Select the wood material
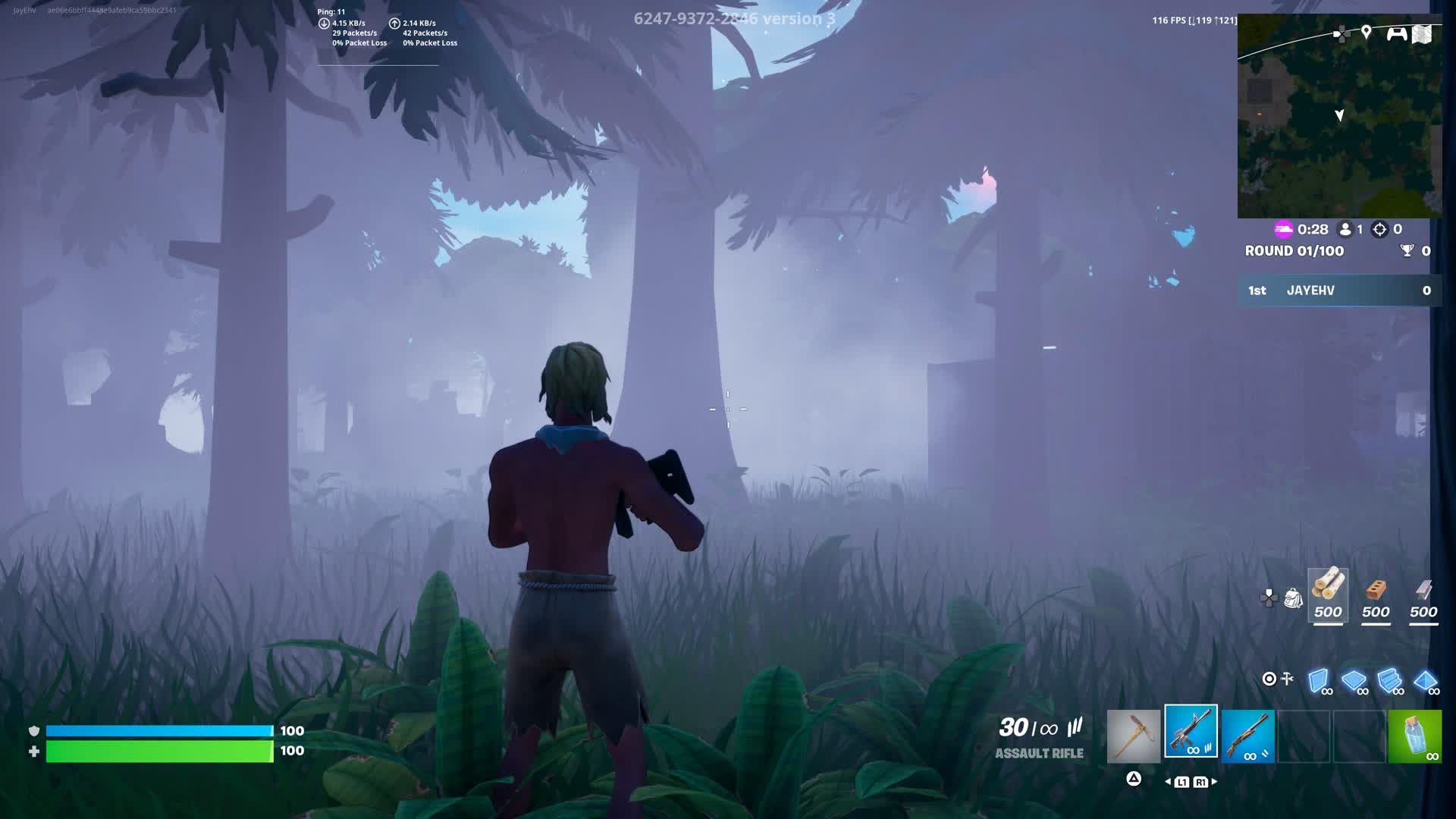Screen dimensions: 1456x819 pyautogui.click(x=1328, y=596)
